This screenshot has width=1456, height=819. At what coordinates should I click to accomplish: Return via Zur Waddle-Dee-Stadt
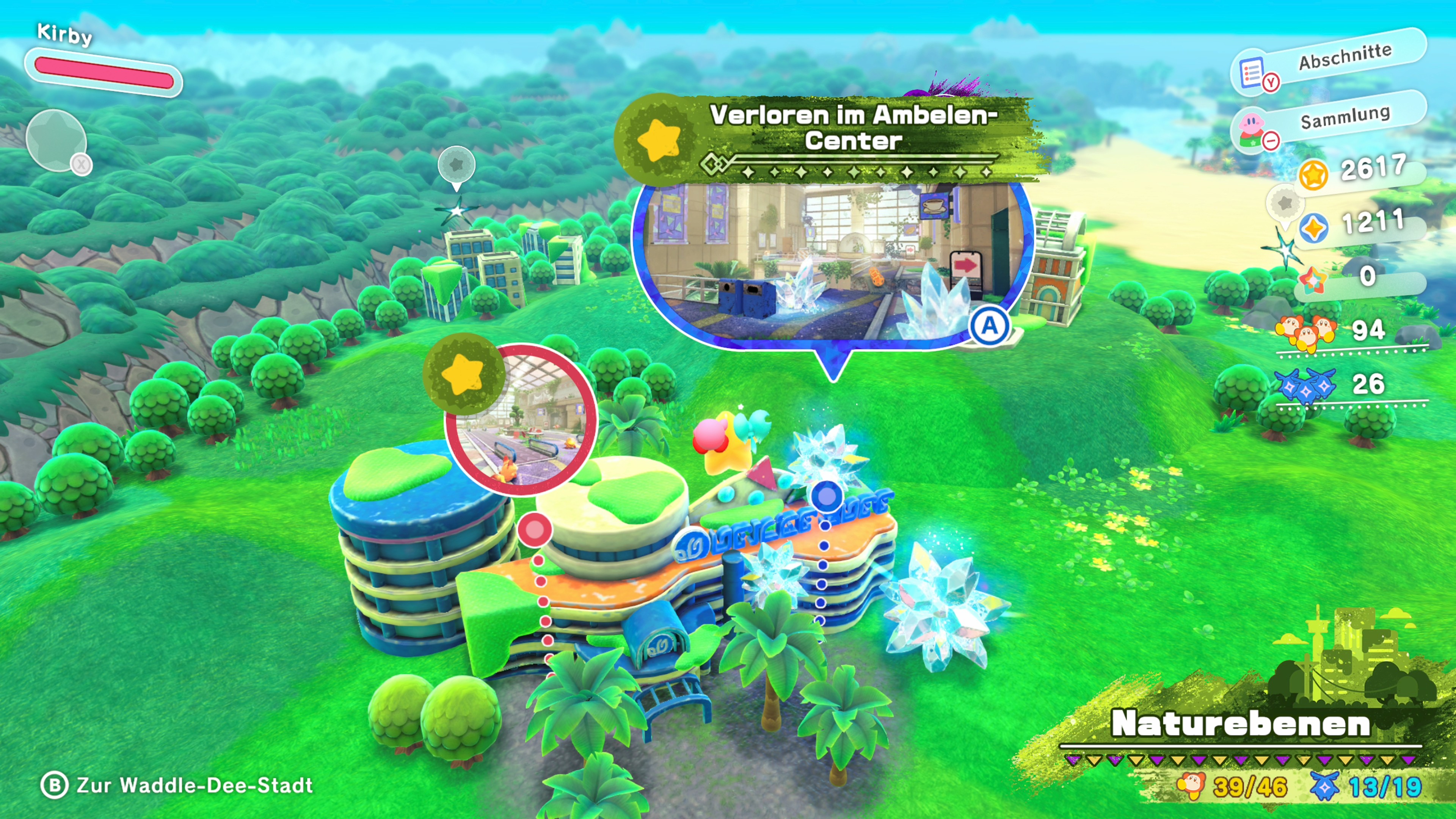[x=177, y=785]
